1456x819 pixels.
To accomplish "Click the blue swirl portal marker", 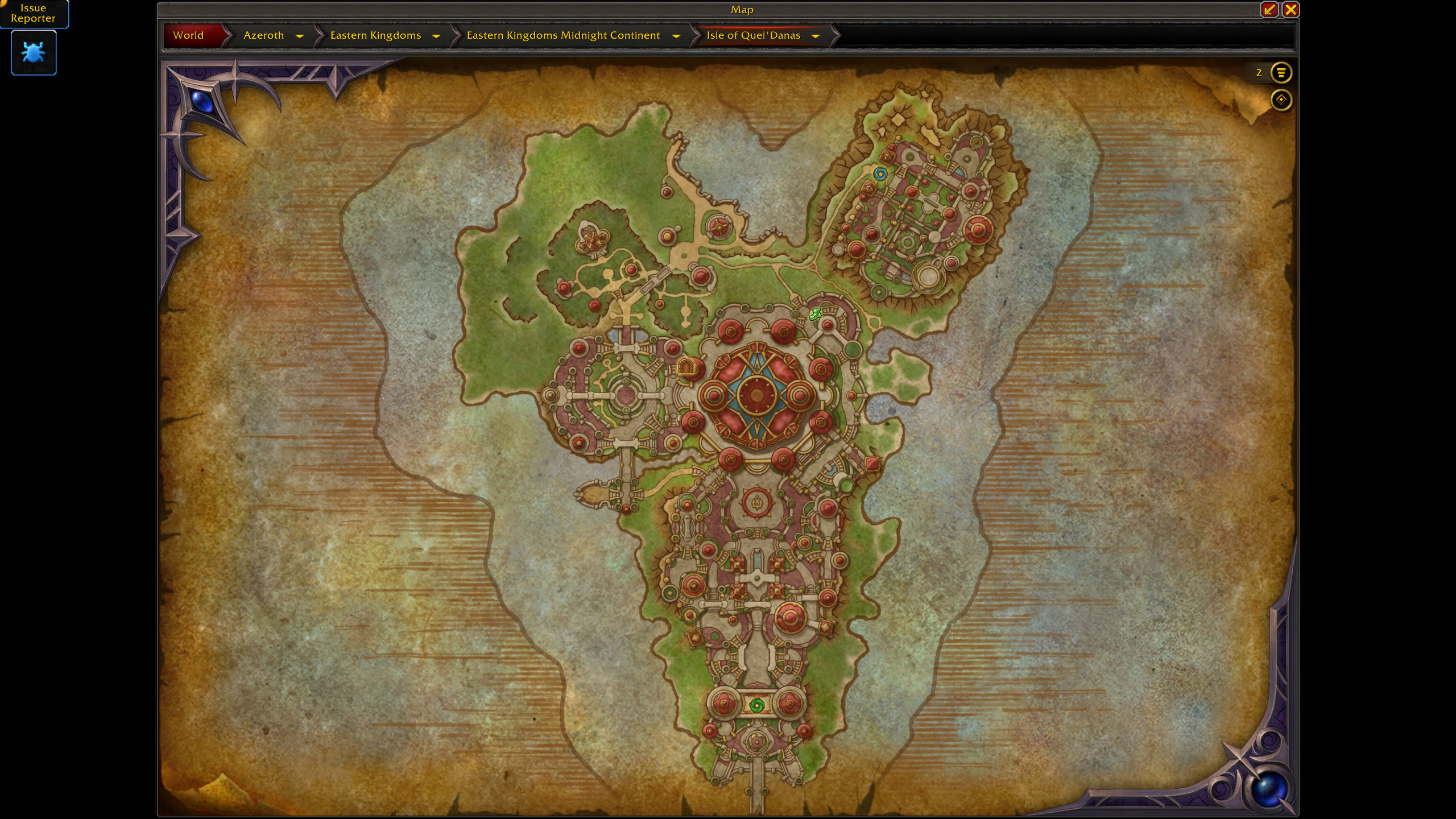I will [x=880, y=174].
